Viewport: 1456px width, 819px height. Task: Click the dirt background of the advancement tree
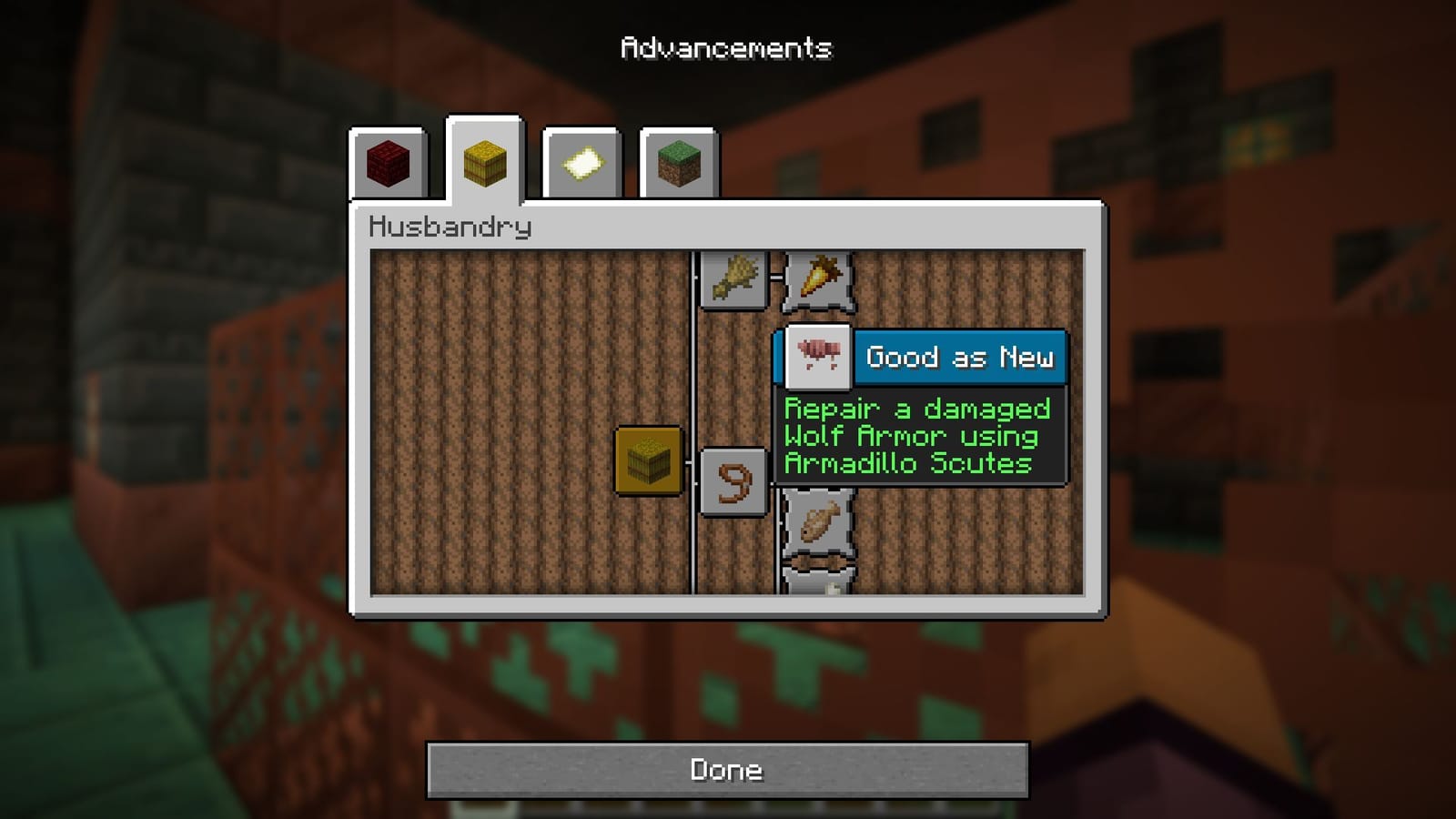pos(500,364)
